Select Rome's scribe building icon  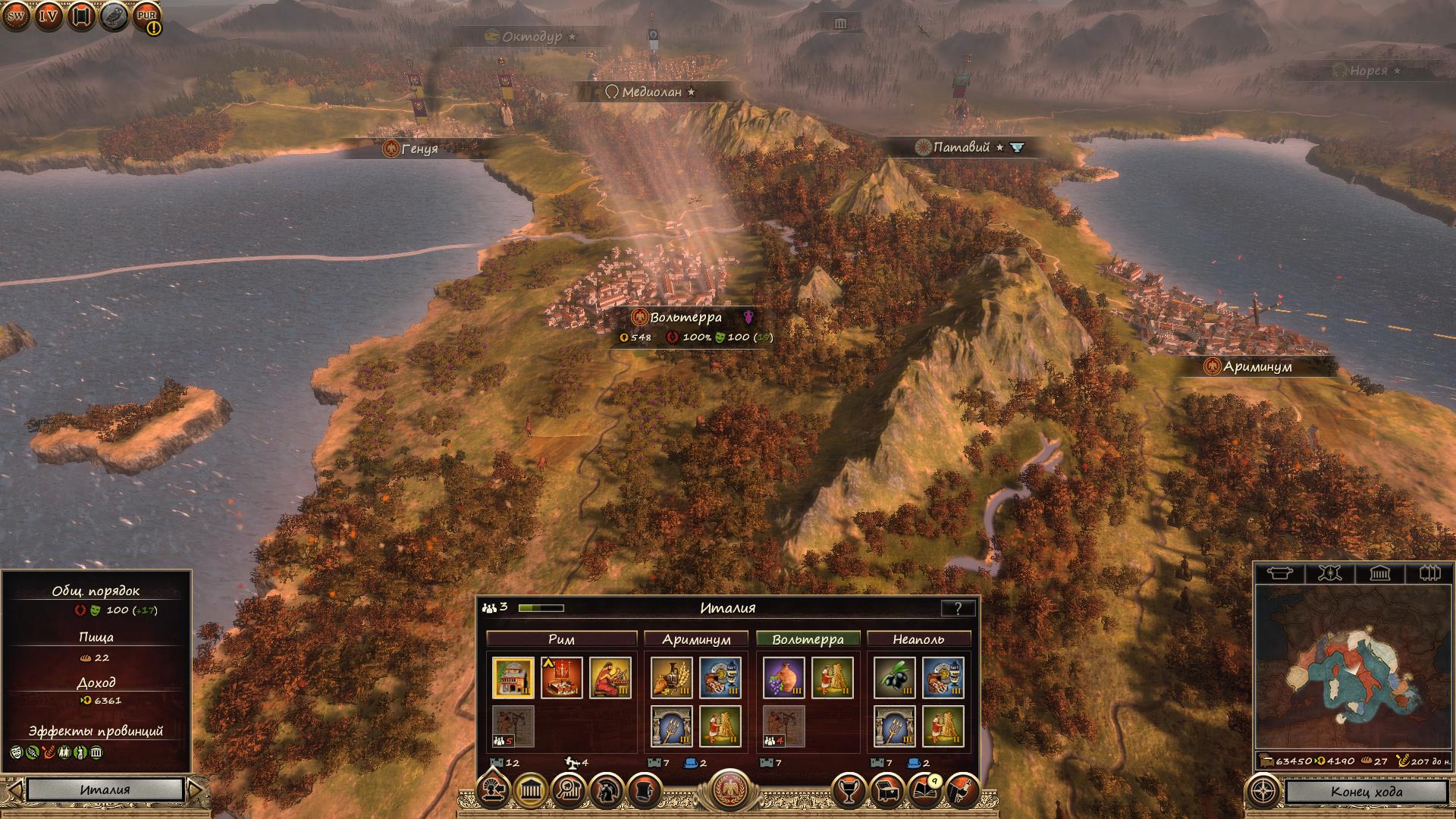(x=610, y=677)
